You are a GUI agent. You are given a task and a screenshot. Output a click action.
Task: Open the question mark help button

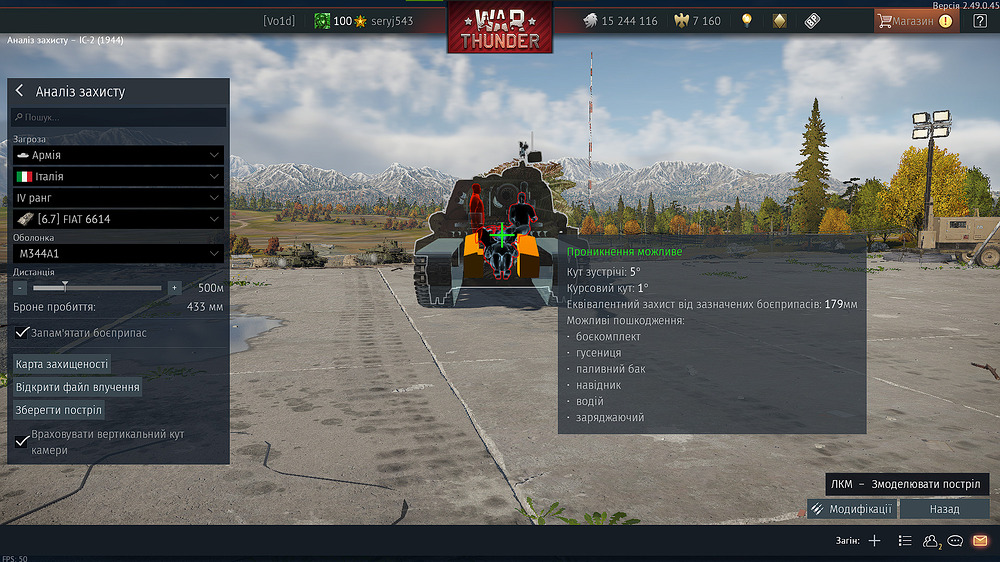point(980,21)
